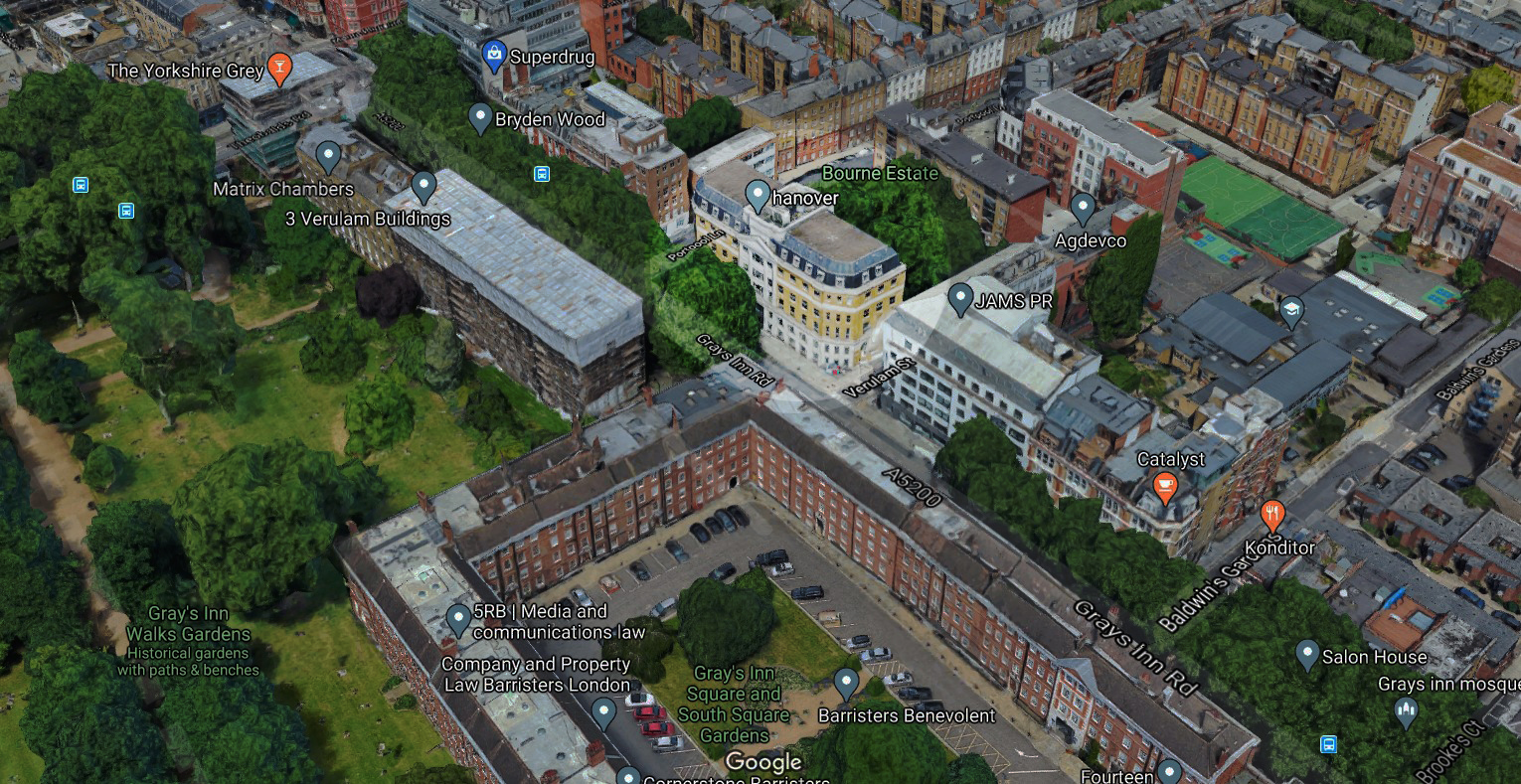1521x784 pixels.
Task: Open Gray's Inn Walks Gardens label
Action: (188, 624)
